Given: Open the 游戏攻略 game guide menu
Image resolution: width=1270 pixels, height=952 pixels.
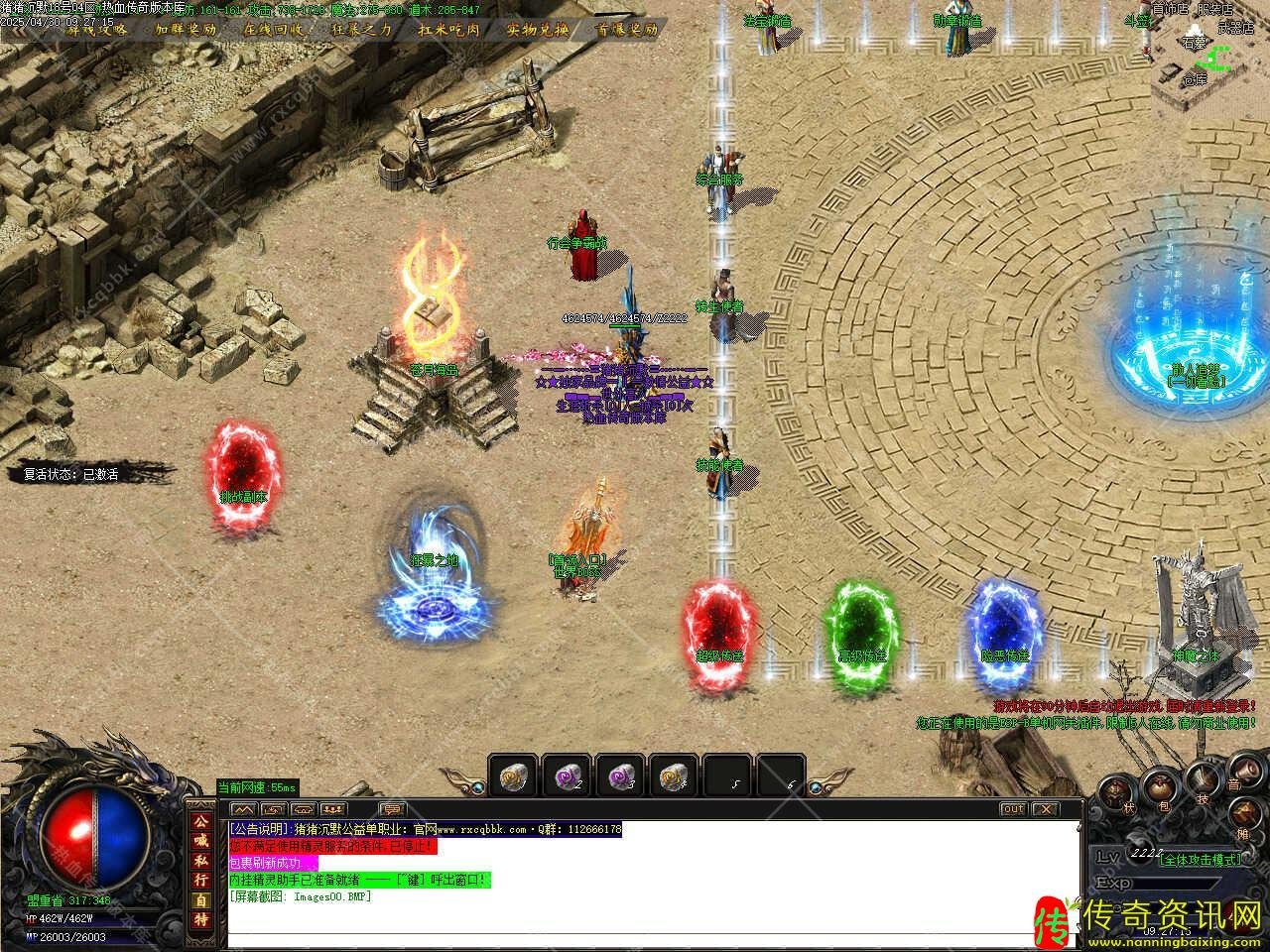Looking at the screenshot, I should point(96,29).
